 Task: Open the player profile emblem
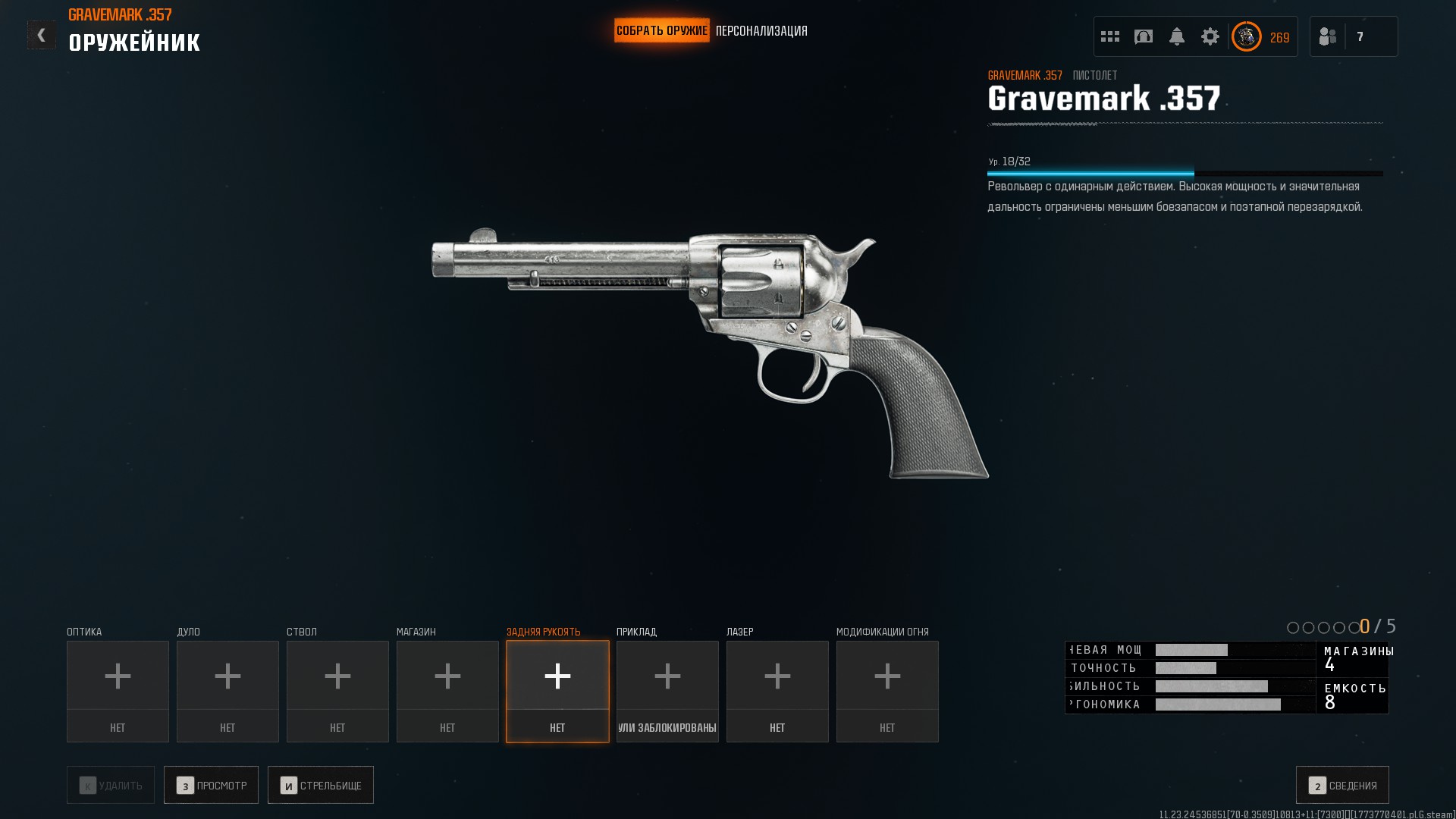[x=1247, y=36]
